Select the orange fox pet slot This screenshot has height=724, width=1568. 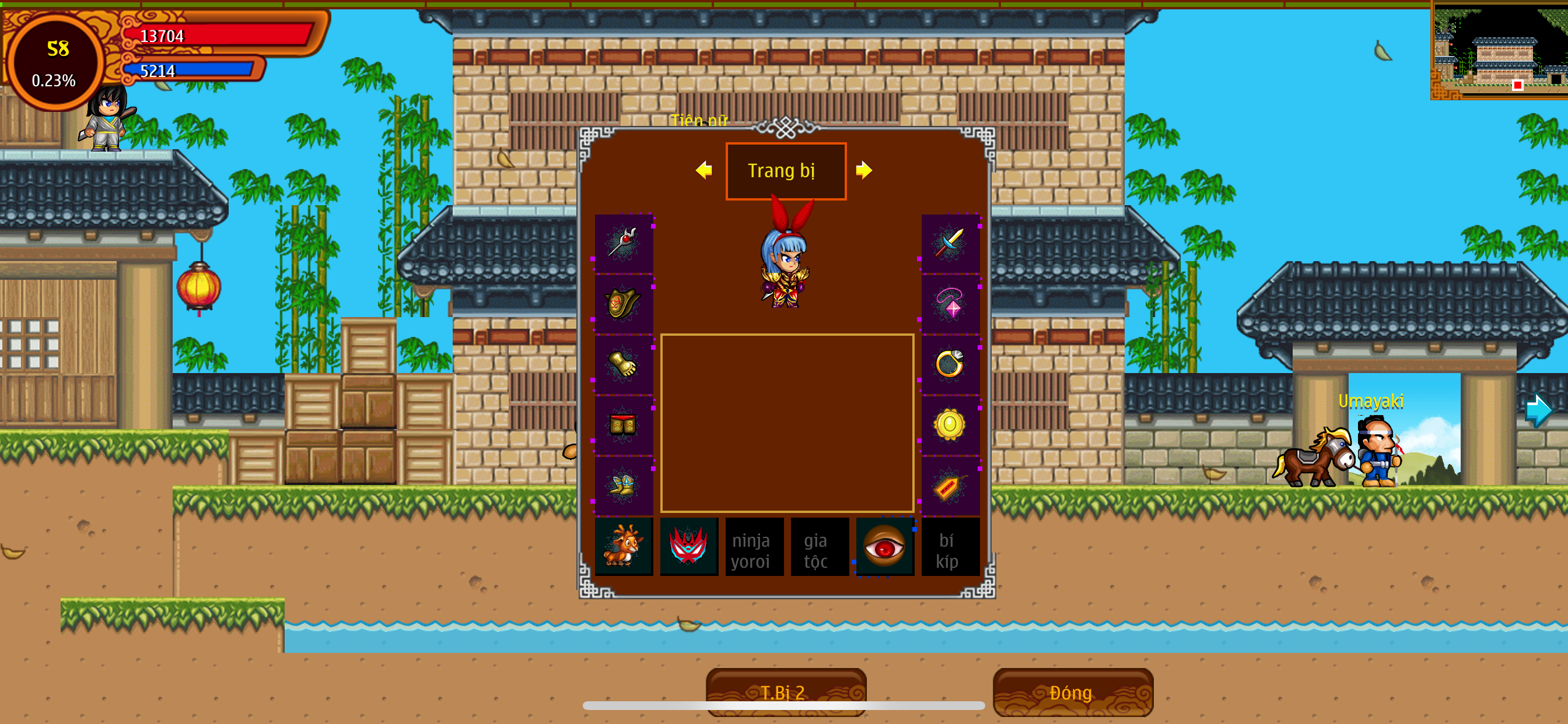tap(624, 546)
